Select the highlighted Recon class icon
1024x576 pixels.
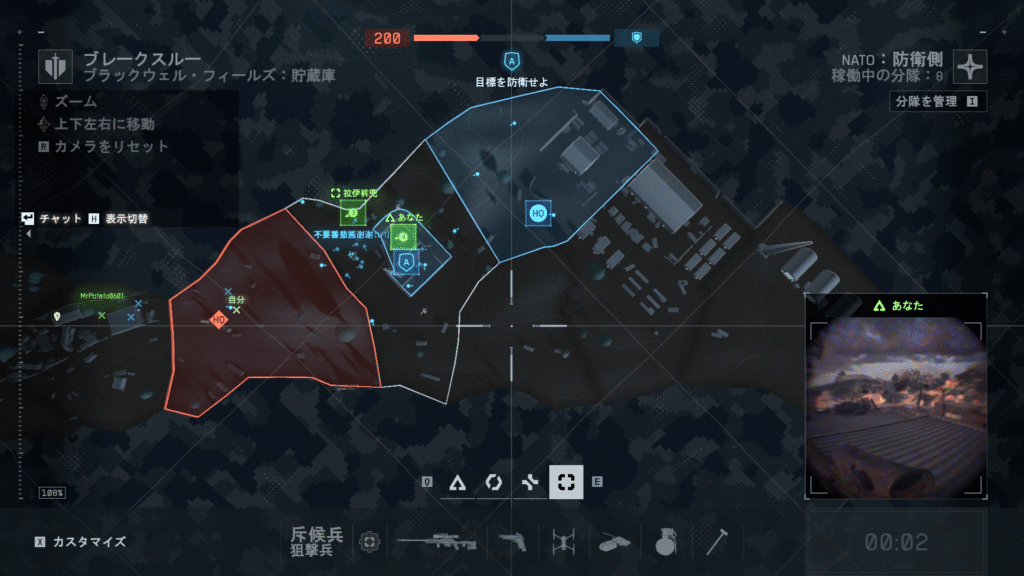pos(566,482)
